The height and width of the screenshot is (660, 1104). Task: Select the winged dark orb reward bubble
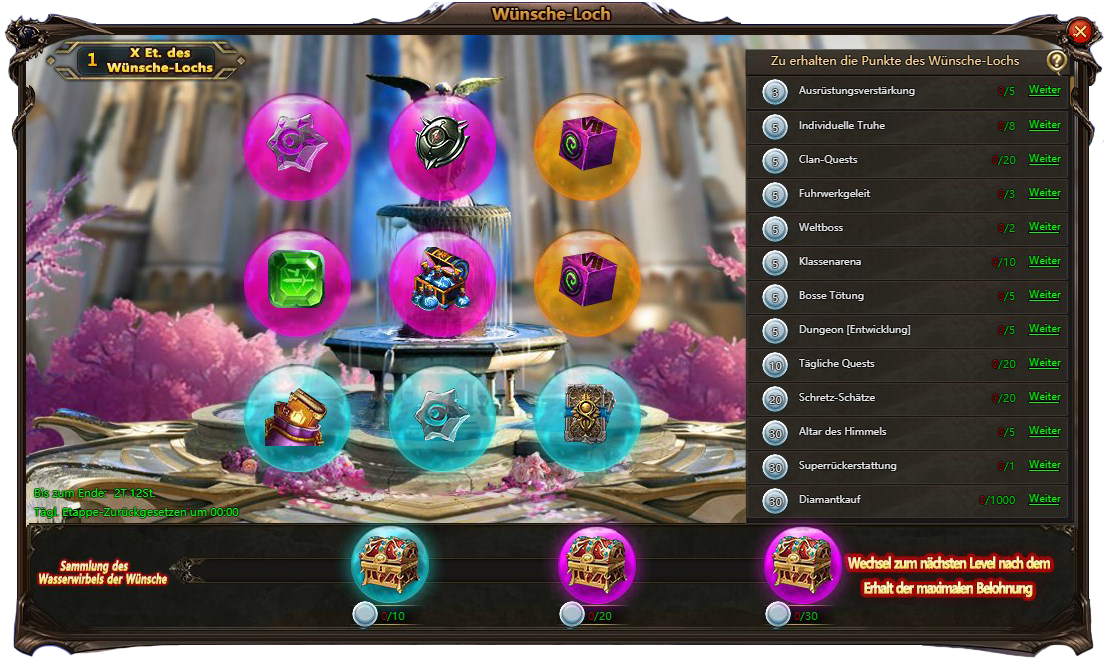pos(442,146)
